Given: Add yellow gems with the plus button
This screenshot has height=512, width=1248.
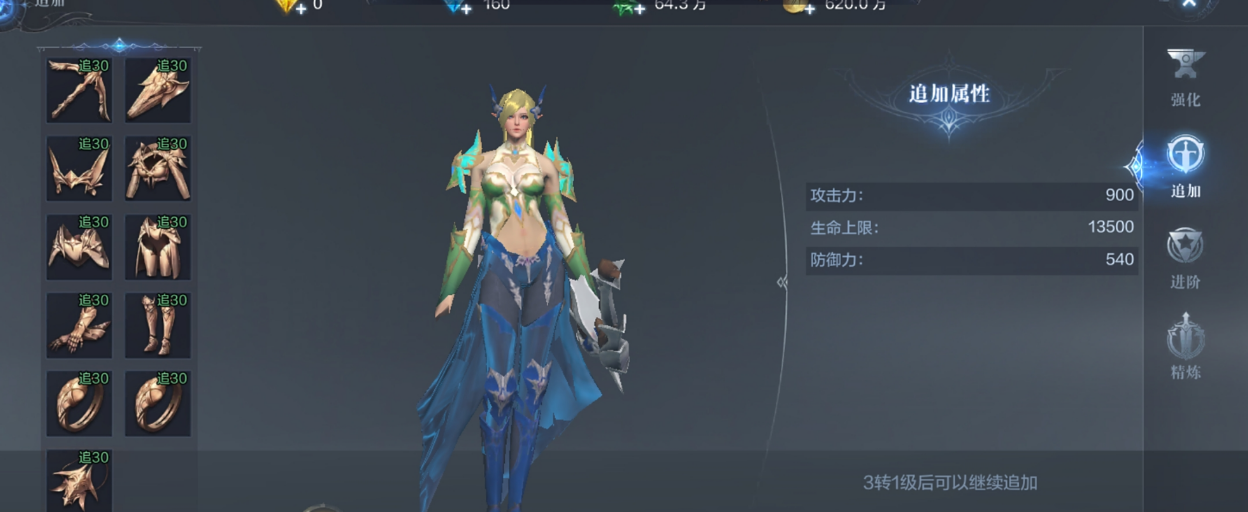Looking at the screenshot, I should click(300, 8).
